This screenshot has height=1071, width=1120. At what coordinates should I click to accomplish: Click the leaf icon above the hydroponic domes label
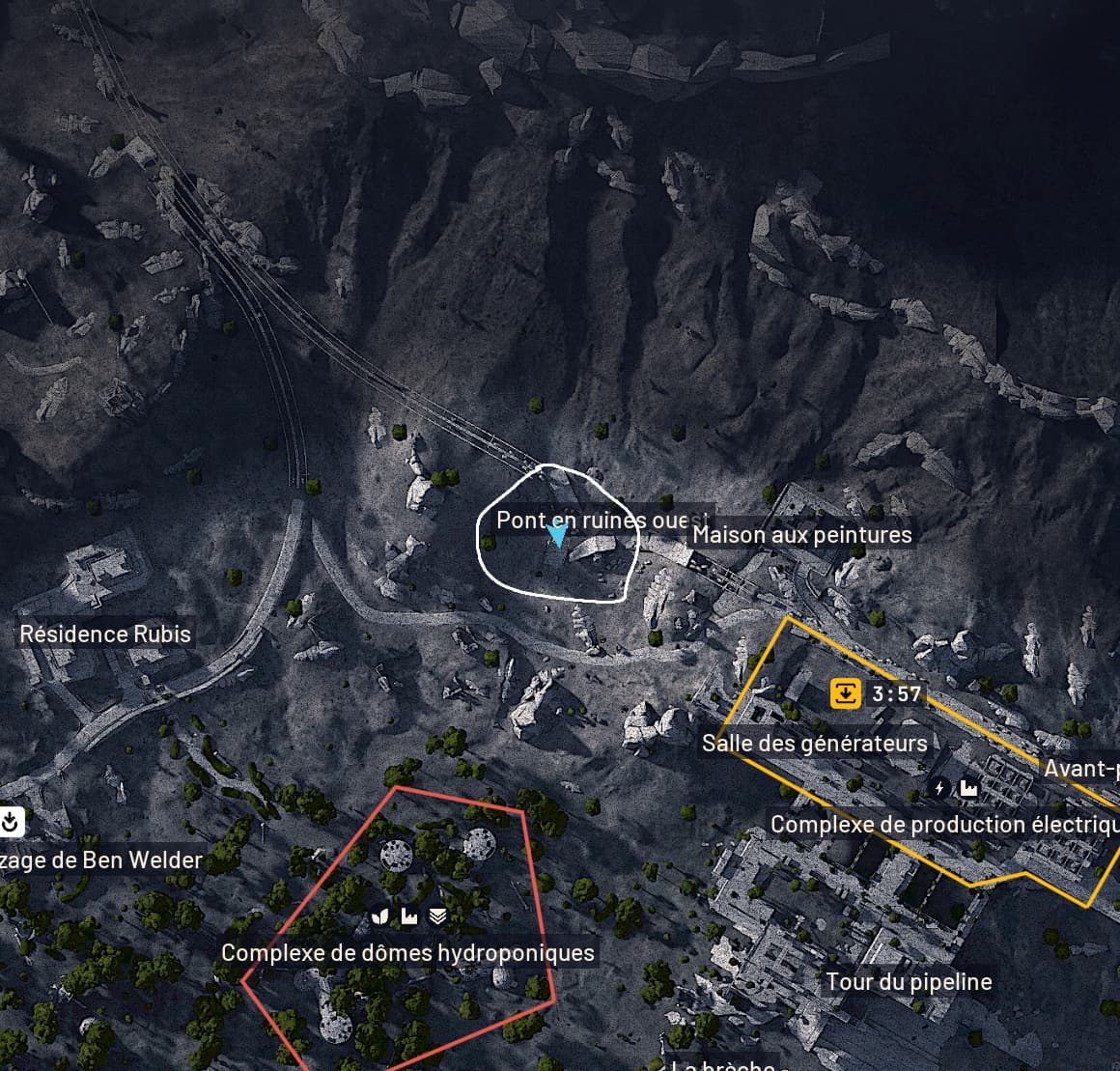(381, 916)
